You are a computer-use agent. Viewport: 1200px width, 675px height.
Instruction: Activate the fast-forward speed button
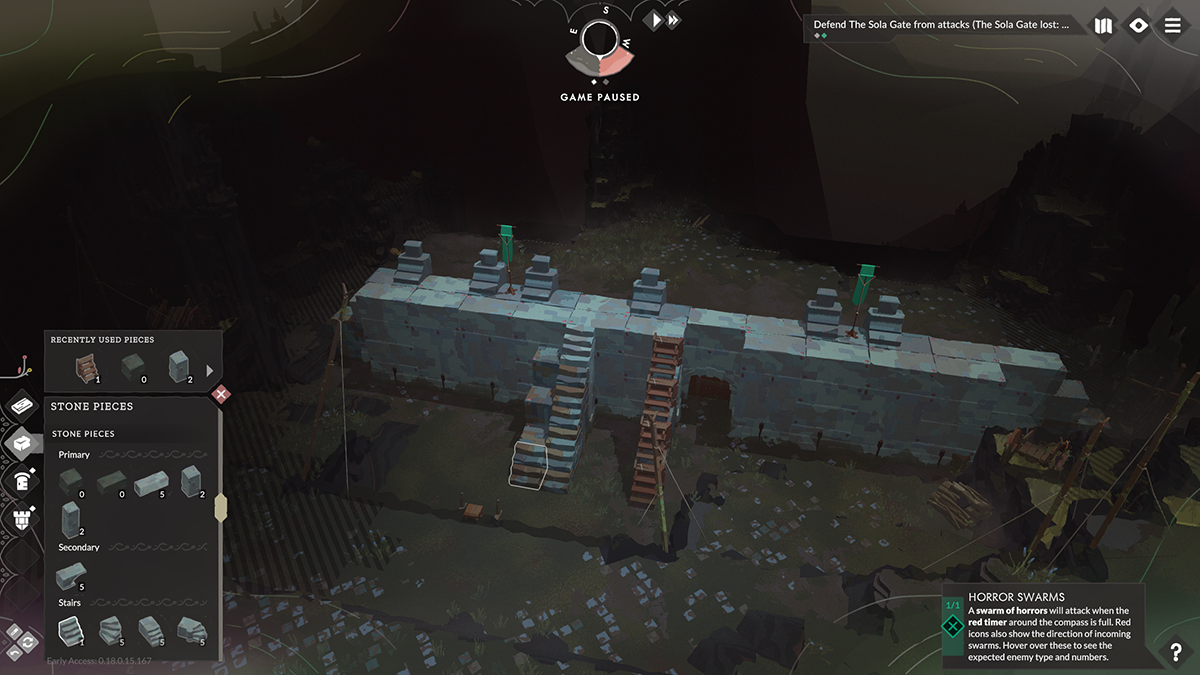click(674, 20)
